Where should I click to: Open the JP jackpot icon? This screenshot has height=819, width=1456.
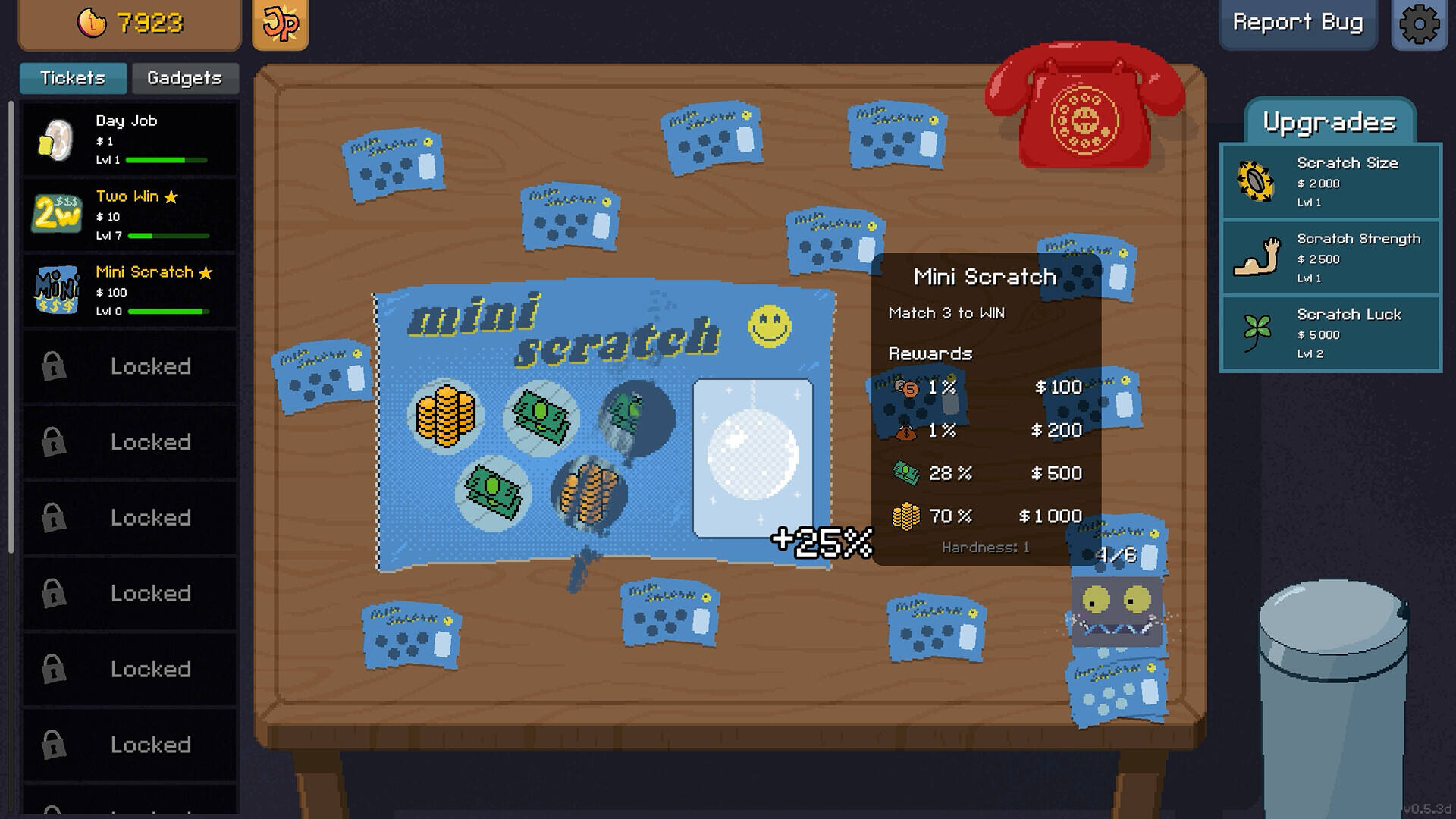coord(281,24)
